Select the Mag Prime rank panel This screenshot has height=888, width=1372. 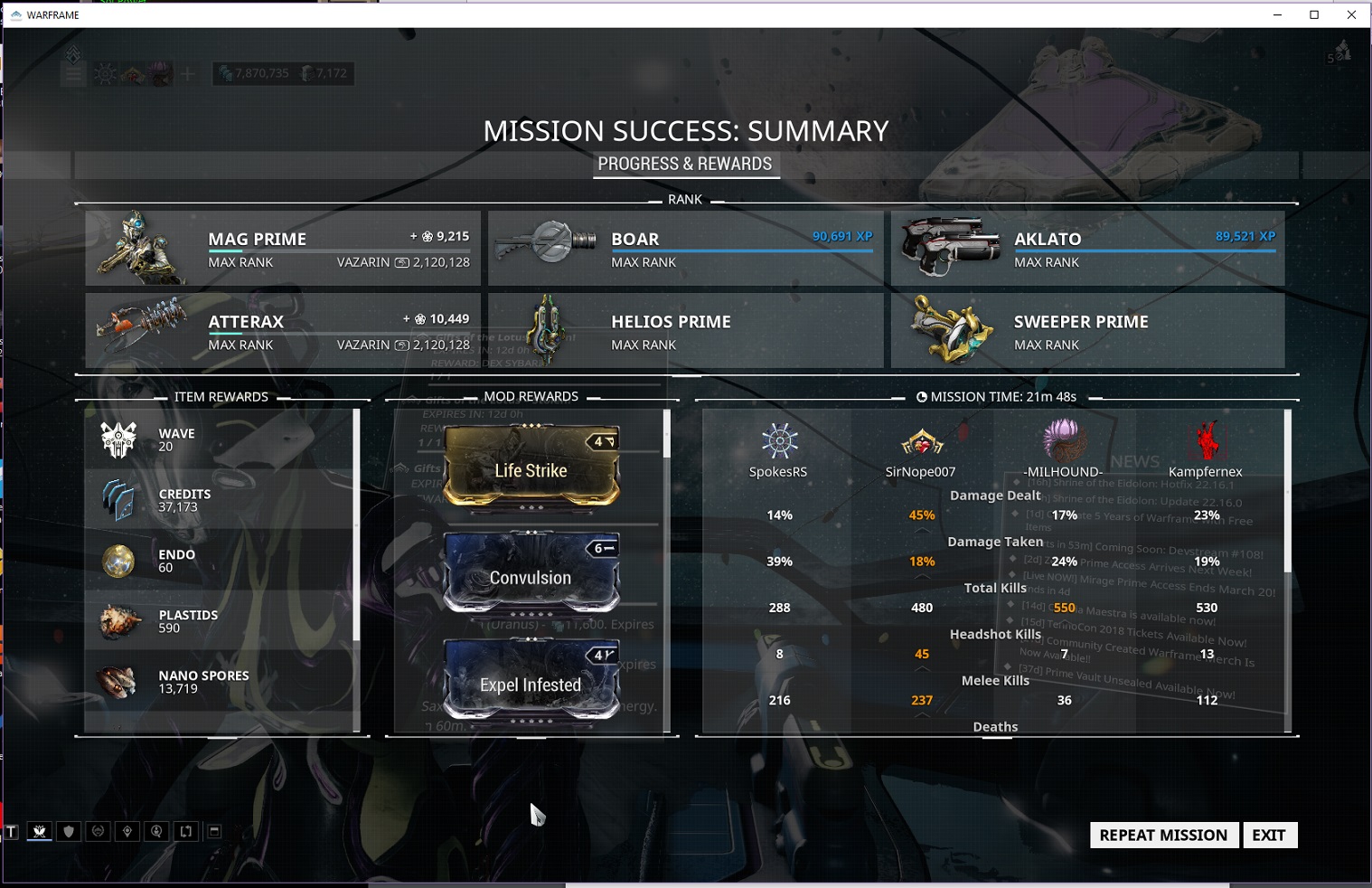click(x=283, y=248)
